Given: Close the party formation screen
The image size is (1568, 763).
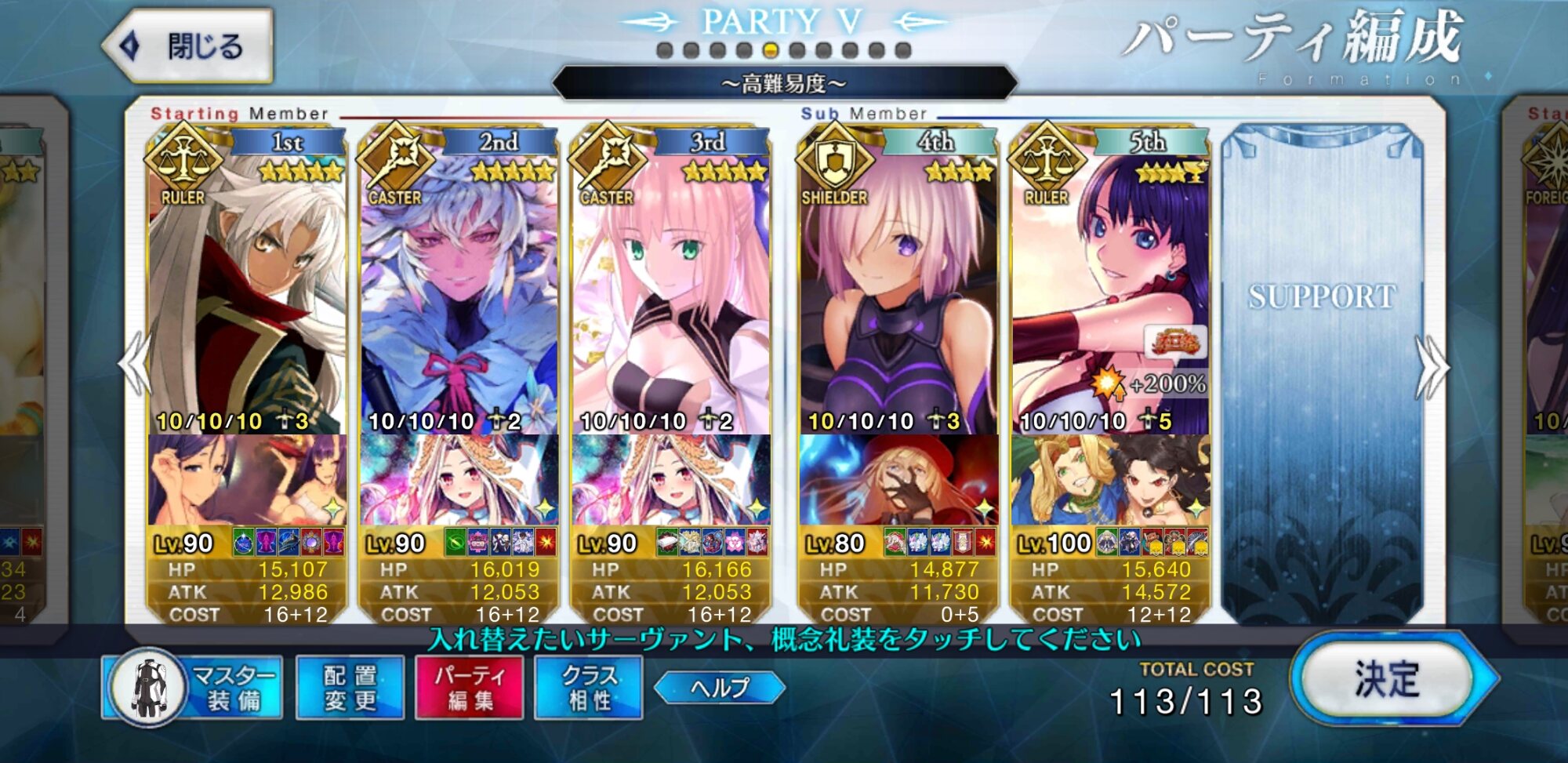Looking at the screenshot, I should coord(190,47).
